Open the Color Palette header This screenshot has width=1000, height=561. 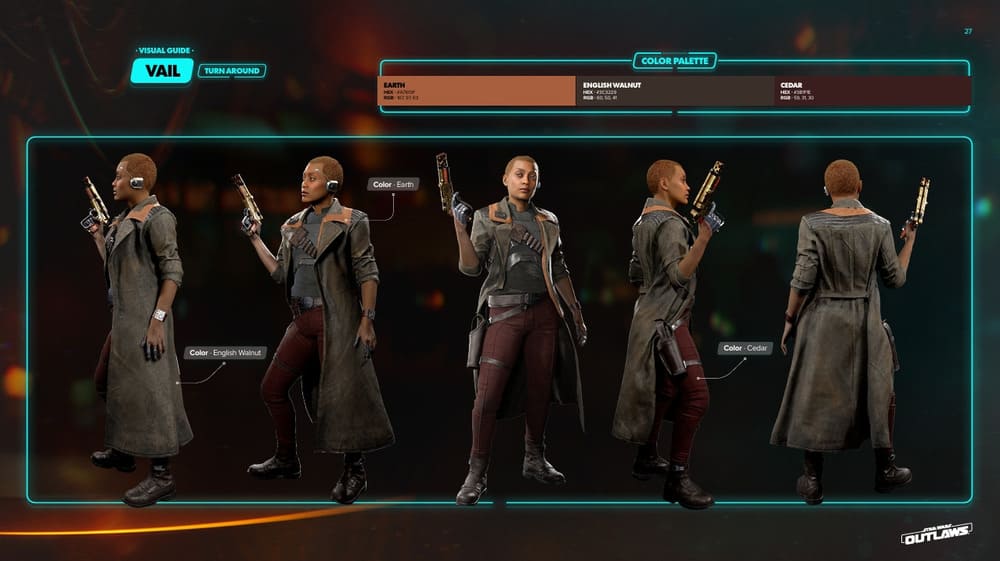tap(674, 61)
